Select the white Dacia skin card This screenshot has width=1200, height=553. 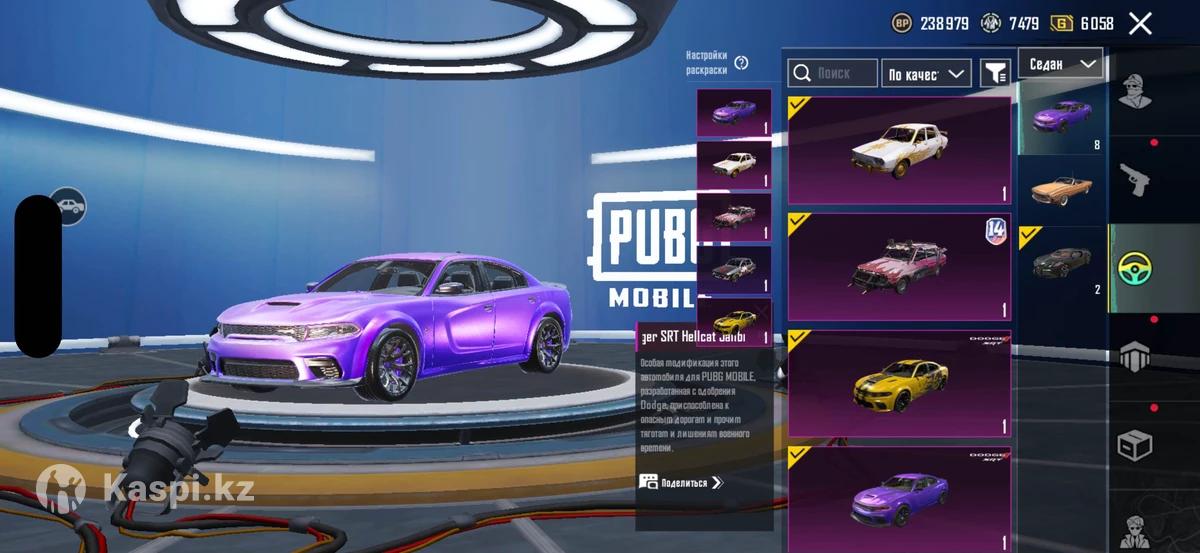tap(899, 151)
